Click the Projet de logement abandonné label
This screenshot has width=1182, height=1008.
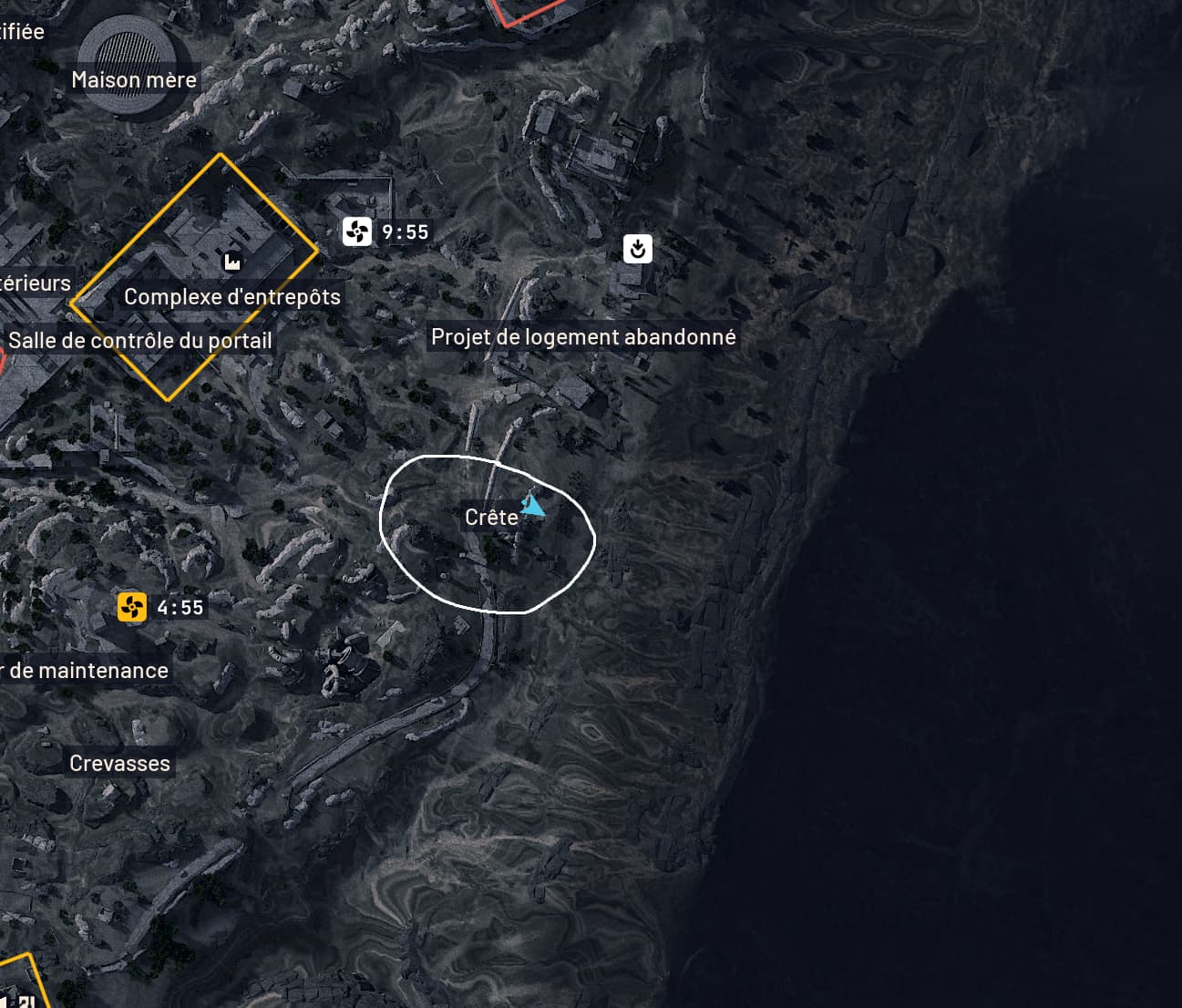pyautogui.click(x=583, y=337)
